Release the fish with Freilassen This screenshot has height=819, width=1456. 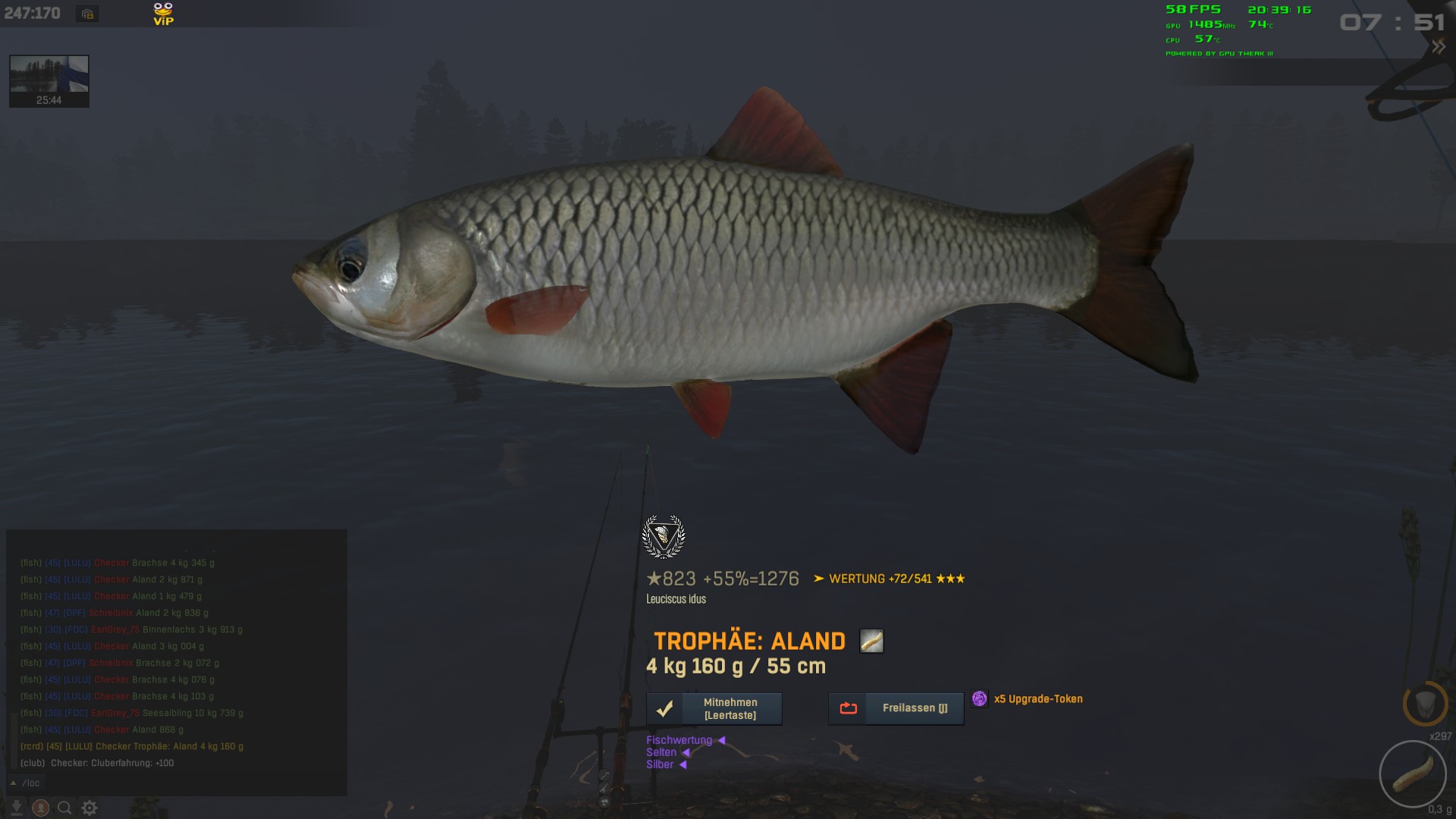click(x=896, y=708)
